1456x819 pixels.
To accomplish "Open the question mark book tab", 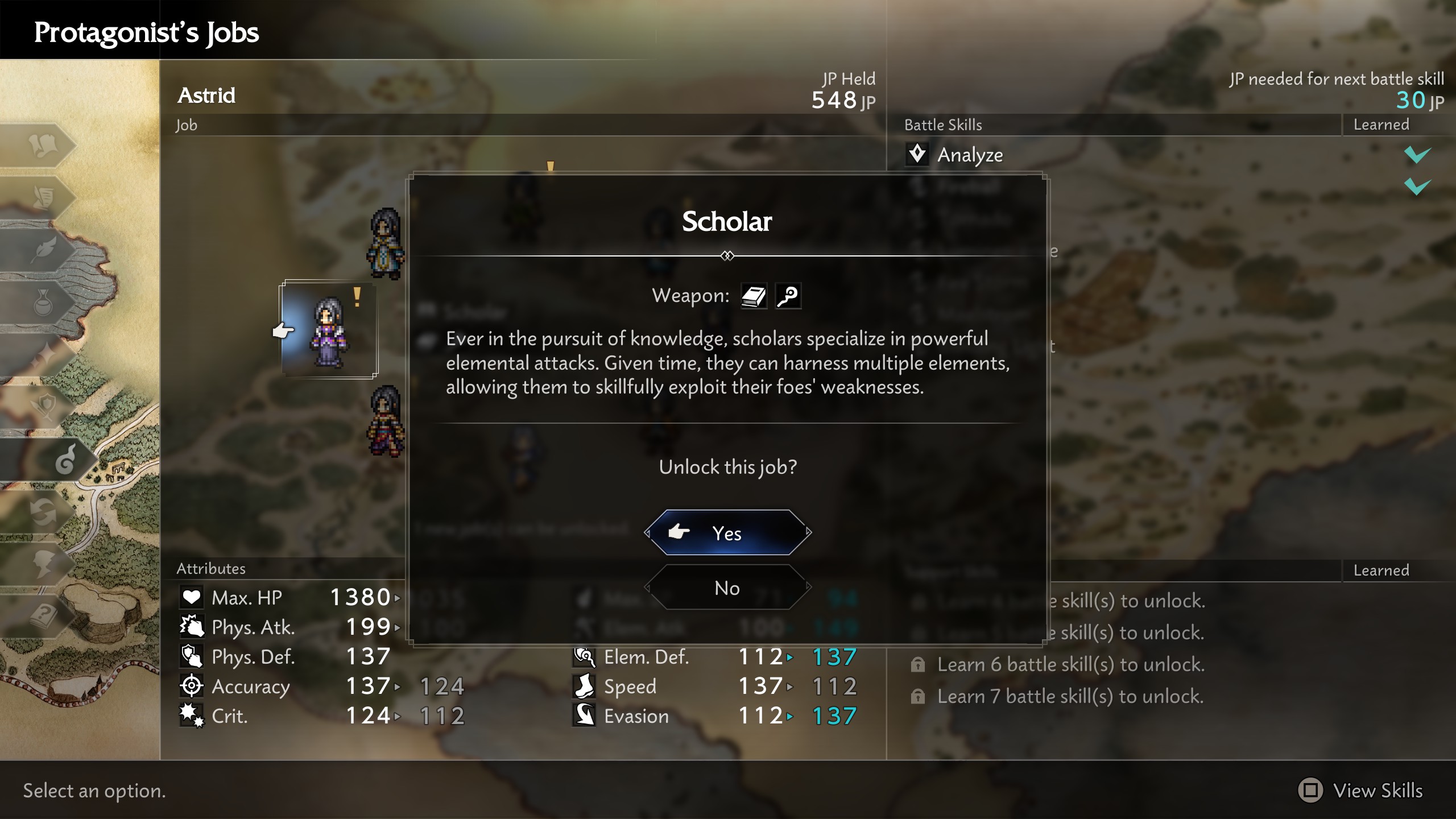I will pyautogui.click(x=43, y=616).
